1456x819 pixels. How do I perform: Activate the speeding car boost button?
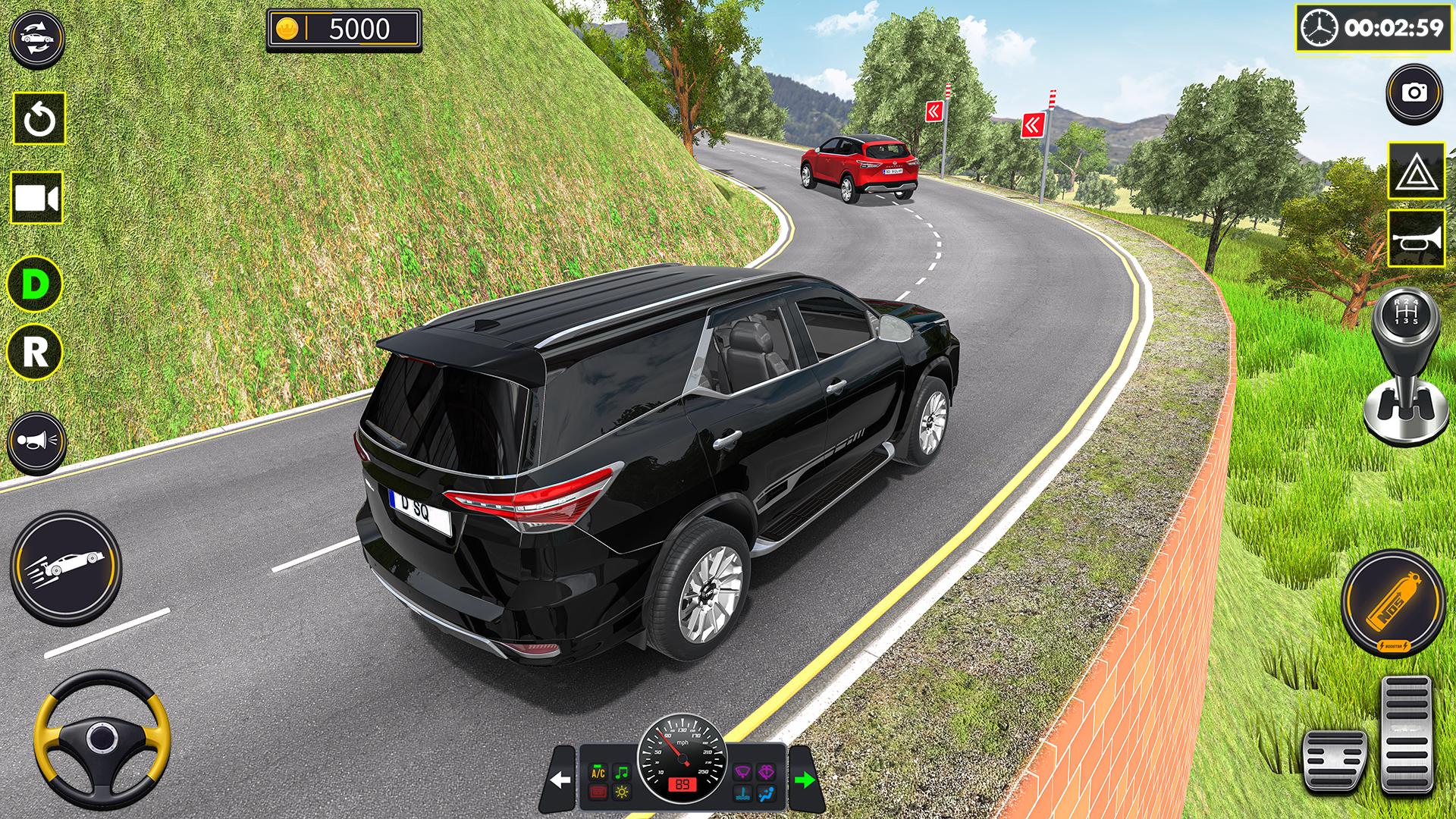(x=66, y=566)
